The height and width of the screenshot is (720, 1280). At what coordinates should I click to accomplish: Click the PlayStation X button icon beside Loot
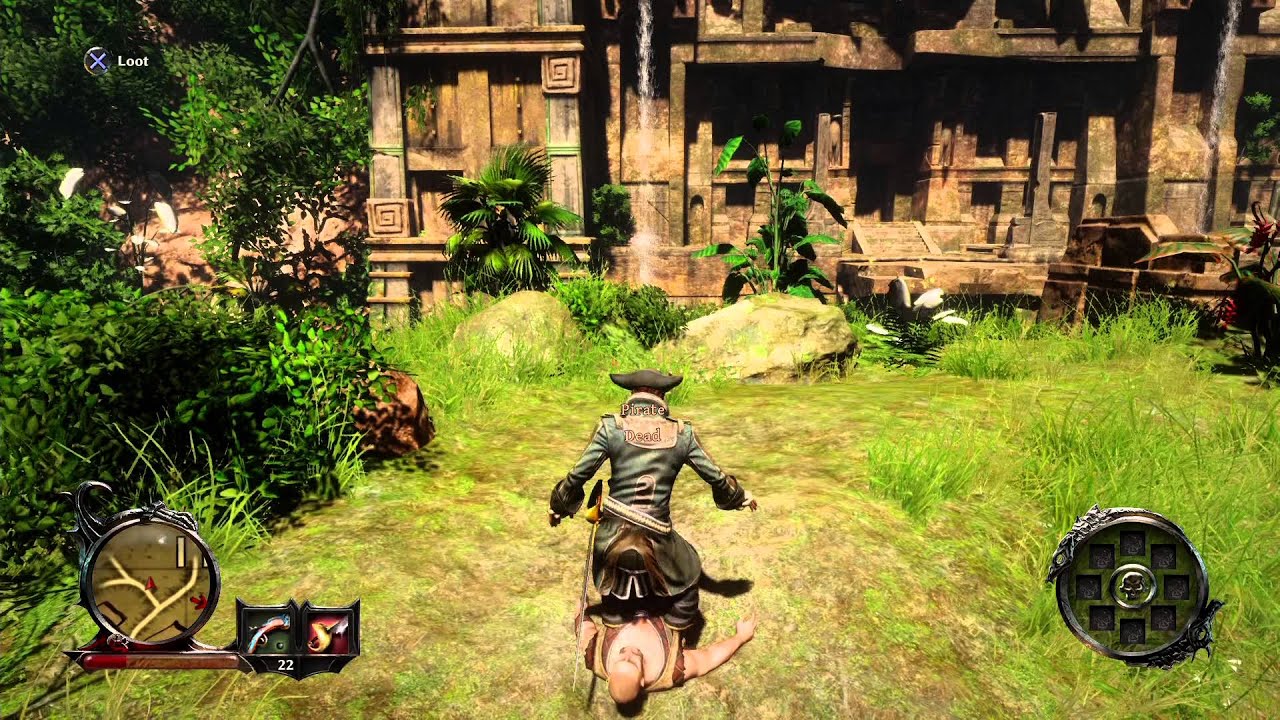[x=97, y=61]
